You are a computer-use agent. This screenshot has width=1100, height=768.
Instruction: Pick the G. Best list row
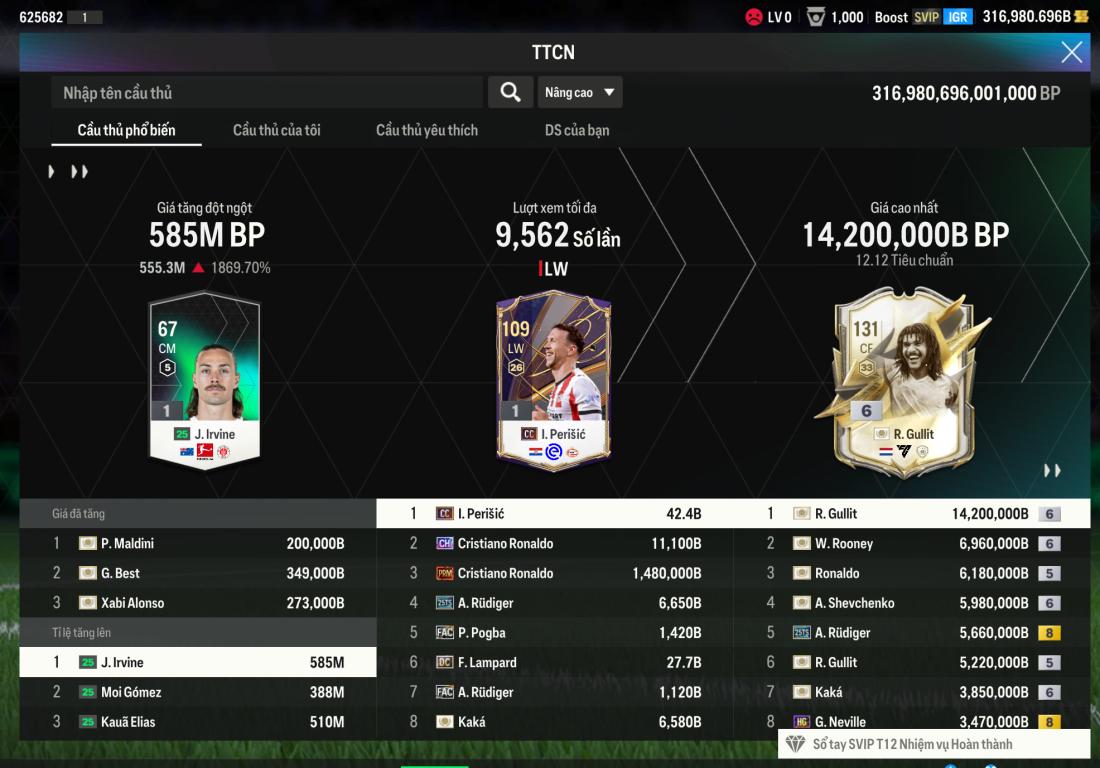tap(198, 573)
